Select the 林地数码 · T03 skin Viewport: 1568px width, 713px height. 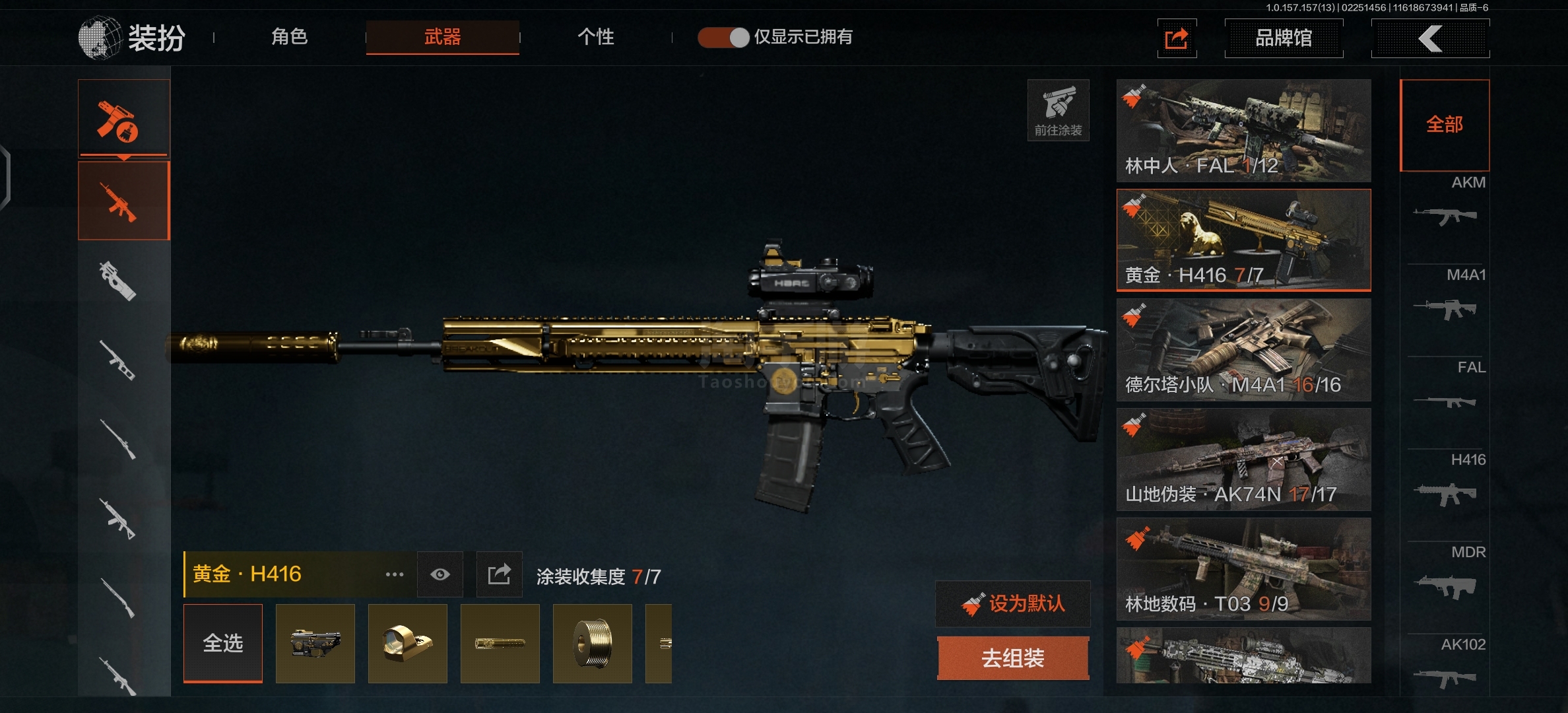tap(1243, 569)
